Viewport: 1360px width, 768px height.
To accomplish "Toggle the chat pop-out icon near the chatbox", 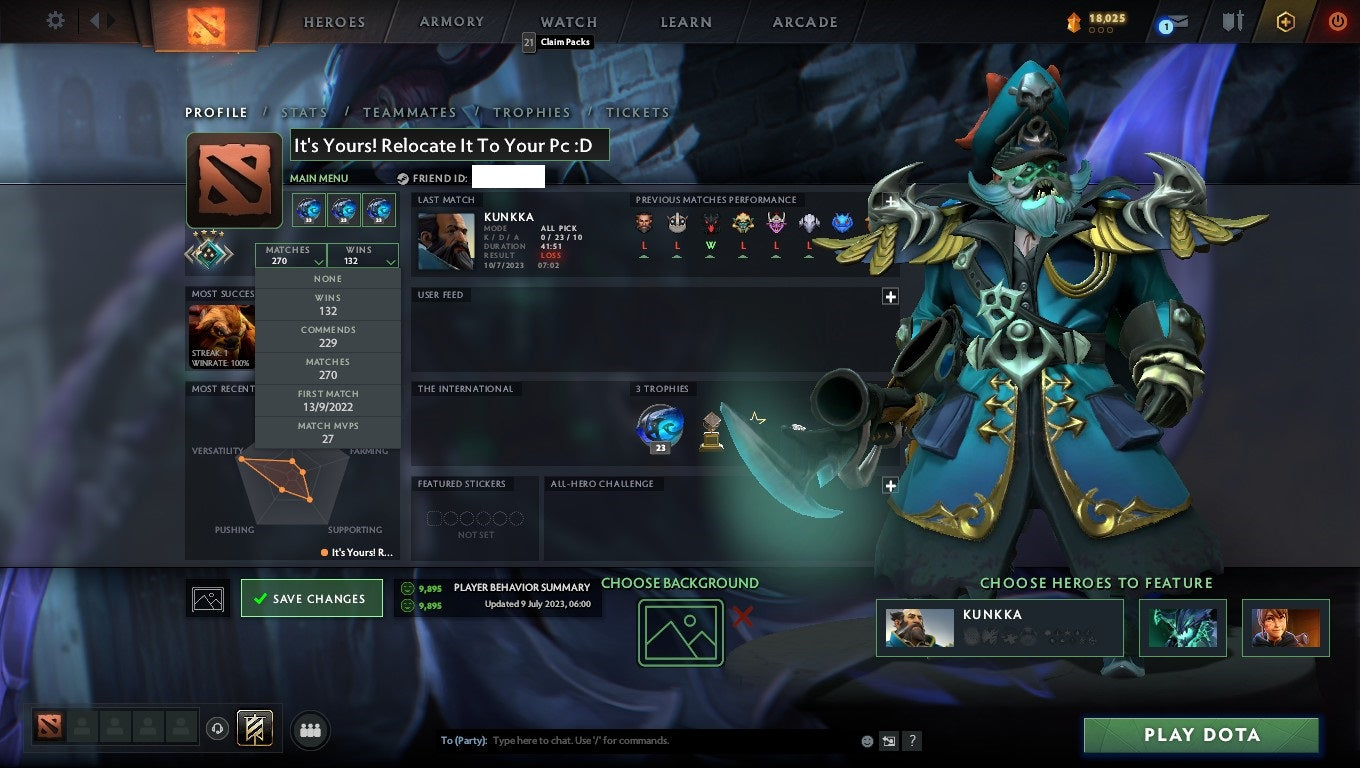I will [887, 741].
